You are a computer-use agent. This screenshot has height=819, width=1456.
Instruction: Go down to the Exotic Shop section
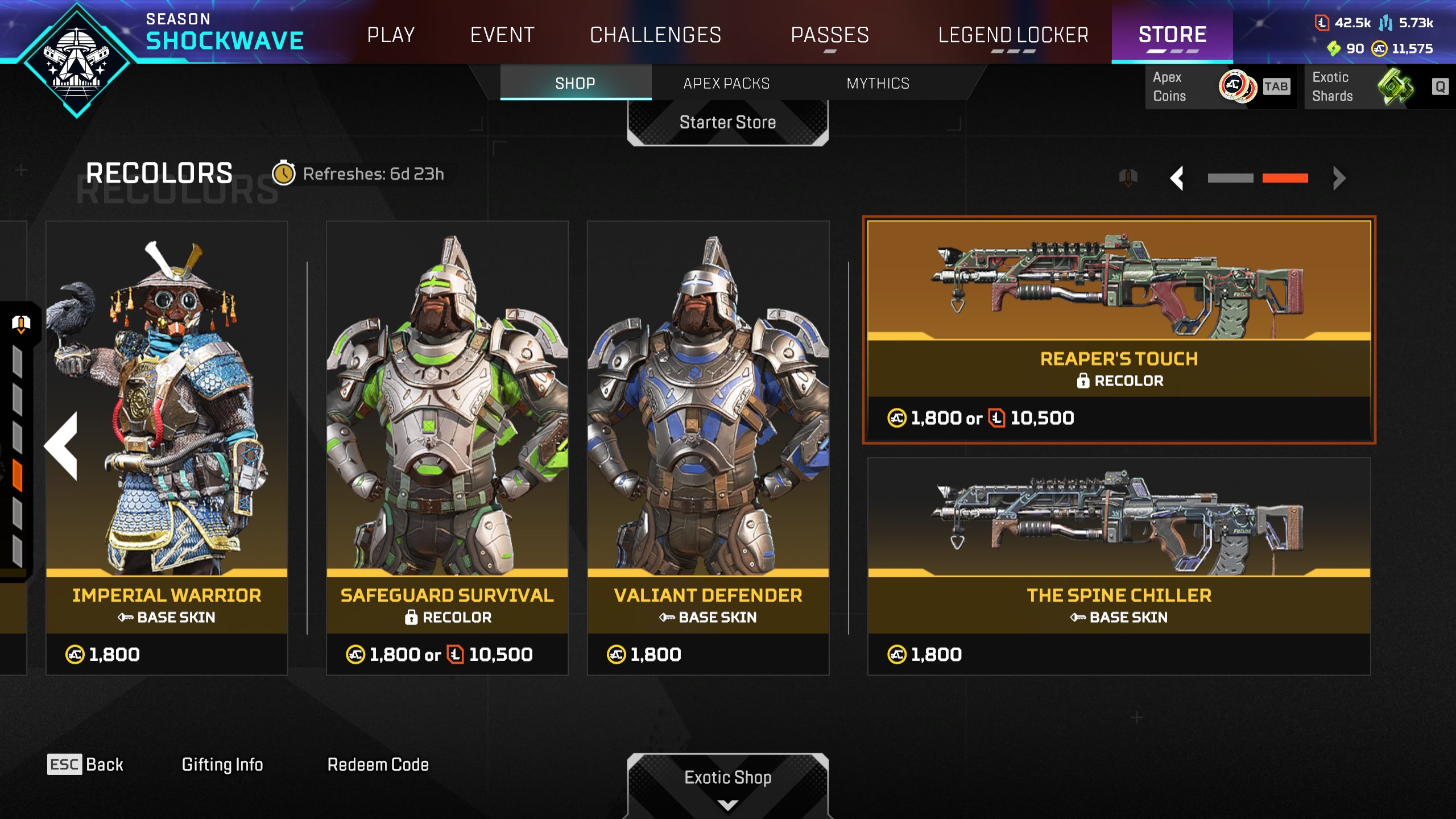click(x=727, y=778)
